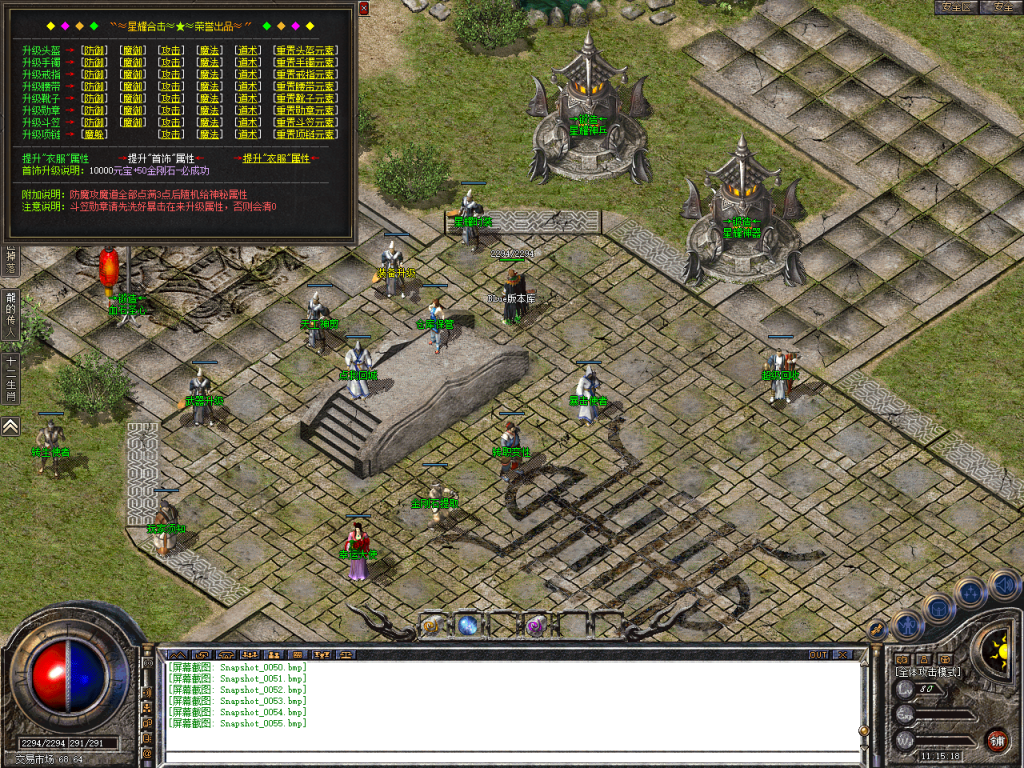Collapse side tabs with double-arrow button
Image resolution: width=1024 pixels, height=768 pixels.
click(x=10, y=427)
